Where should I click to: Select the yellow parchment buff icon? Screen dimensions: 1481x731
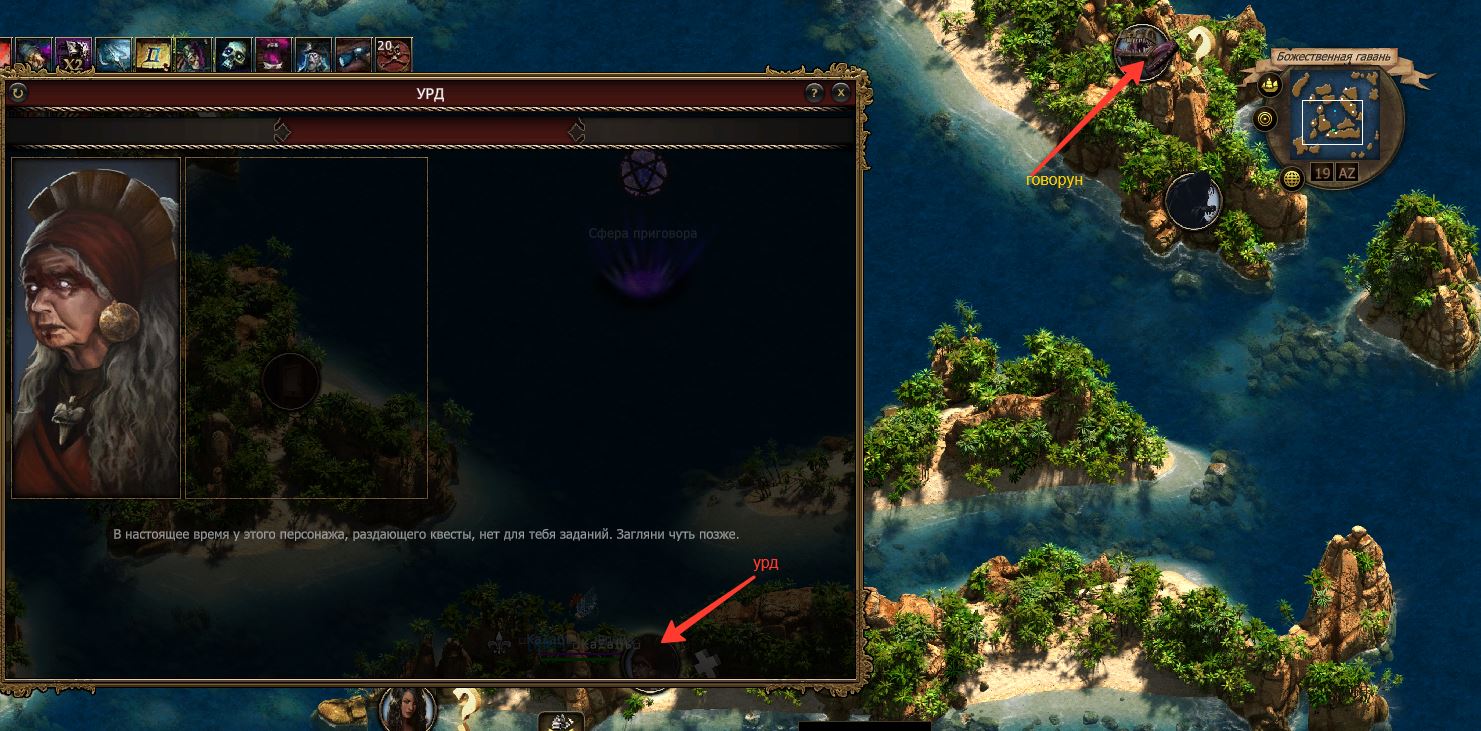coord(153,54)
